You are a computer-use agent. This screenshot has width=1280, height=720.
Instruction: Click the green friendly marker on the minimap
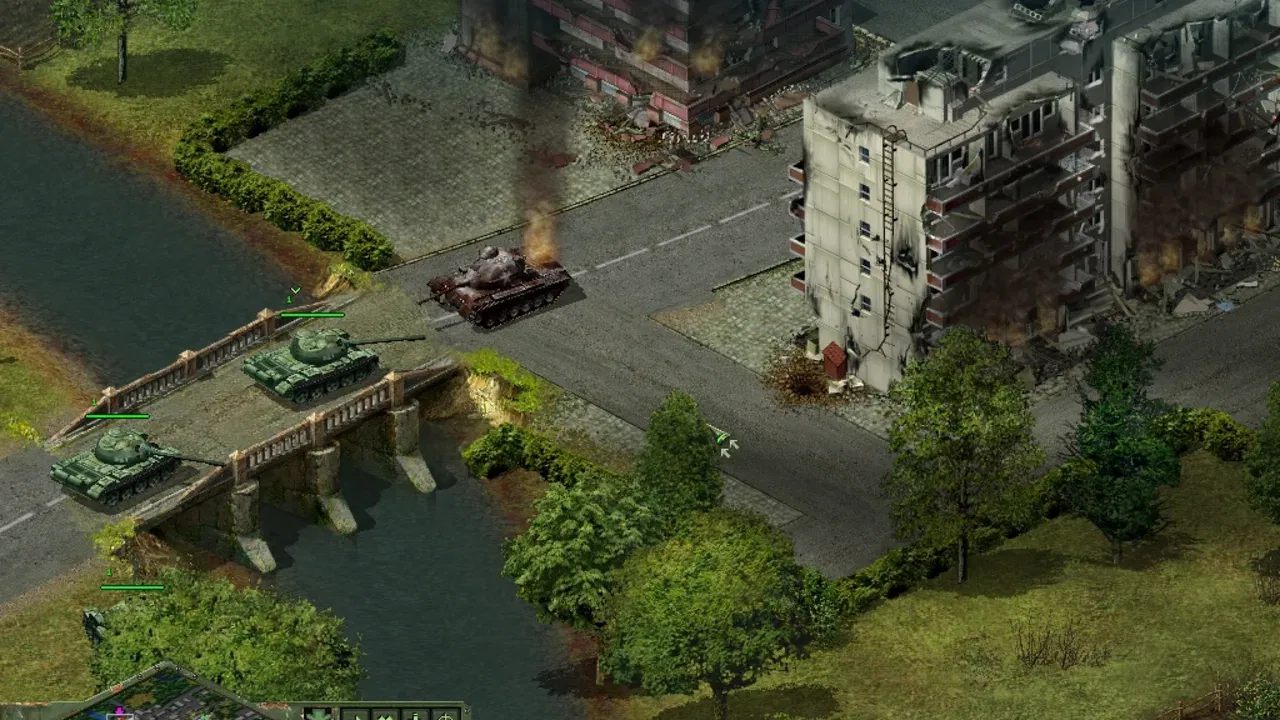202,718
